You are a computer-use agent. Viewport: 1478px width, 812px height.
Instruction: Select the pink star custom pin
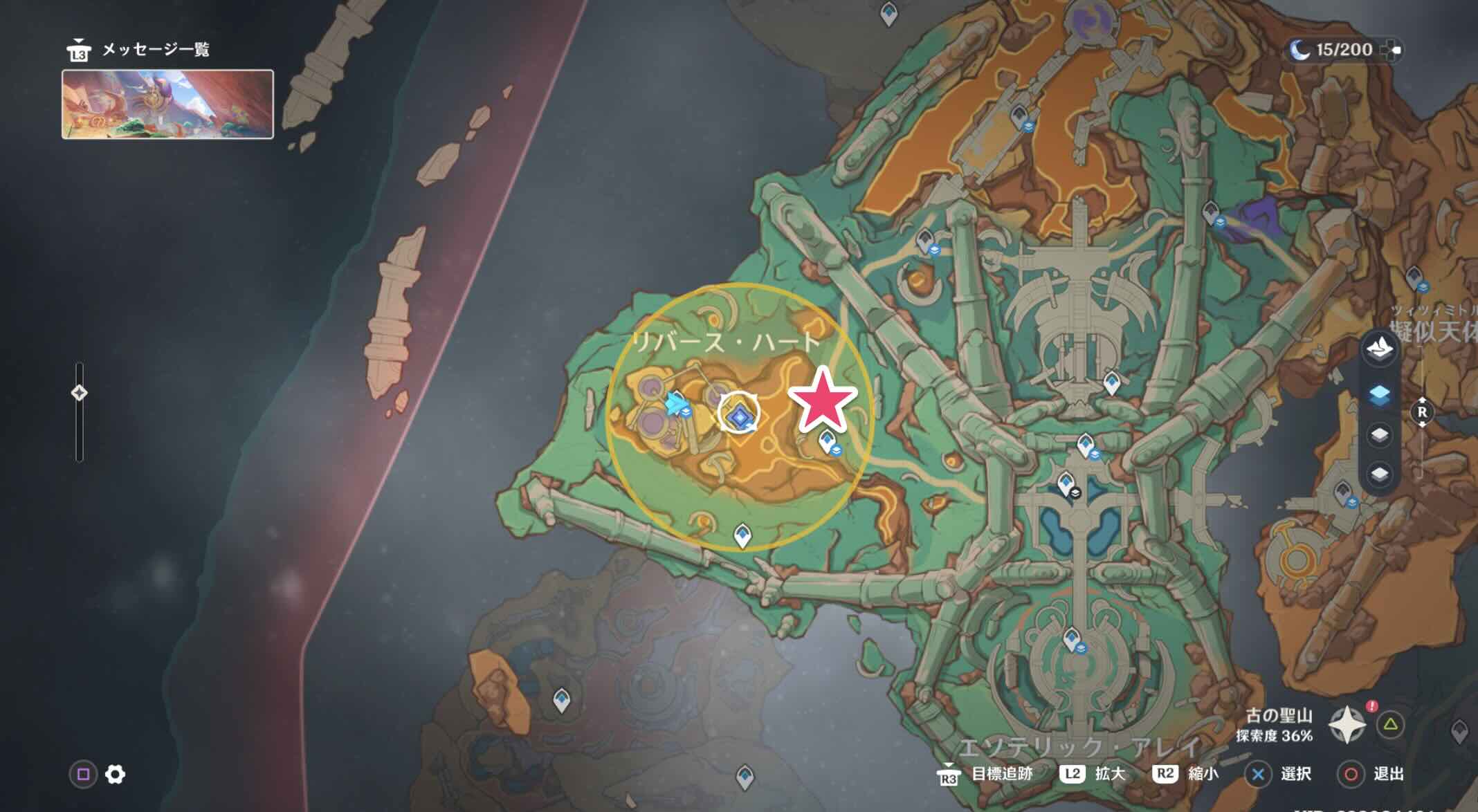coord(822,400)
